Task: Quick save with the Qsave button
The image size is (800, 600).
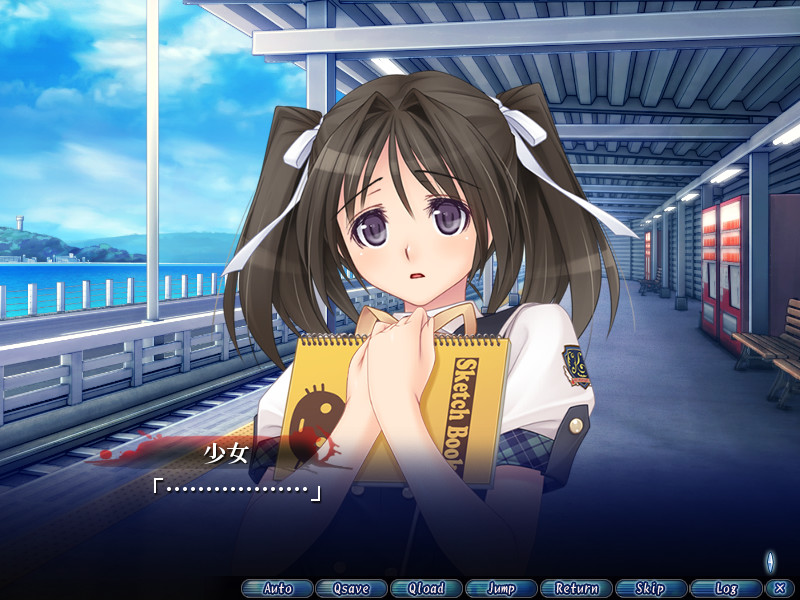Action: click(351, 589)
